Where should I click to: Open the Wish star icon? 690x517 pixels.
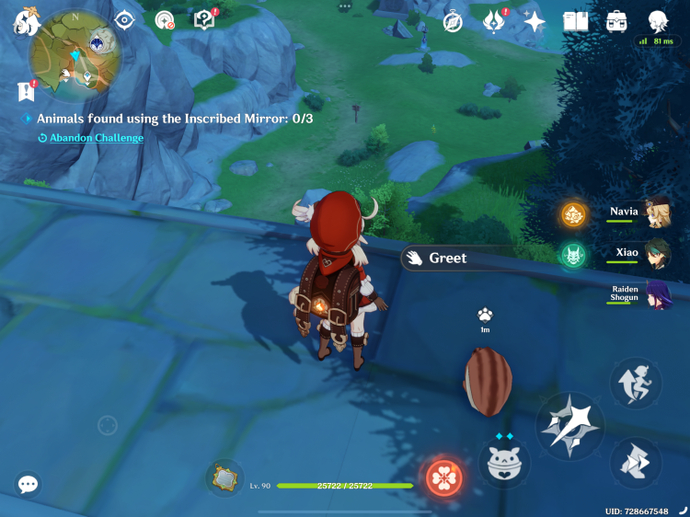[x=534, y=21]
